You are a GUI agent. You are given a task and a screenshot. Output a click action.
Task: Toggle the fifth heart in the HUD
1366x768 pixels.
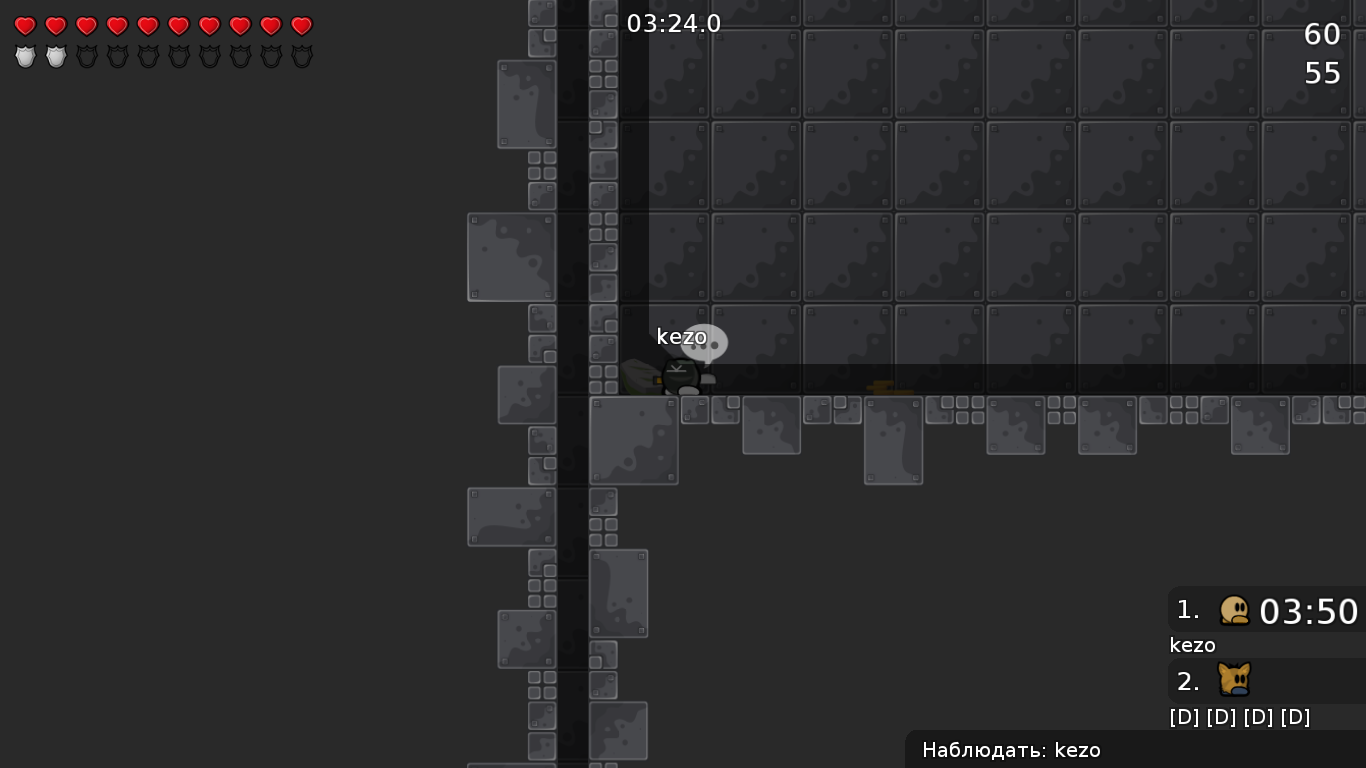(x=148, y=26)
